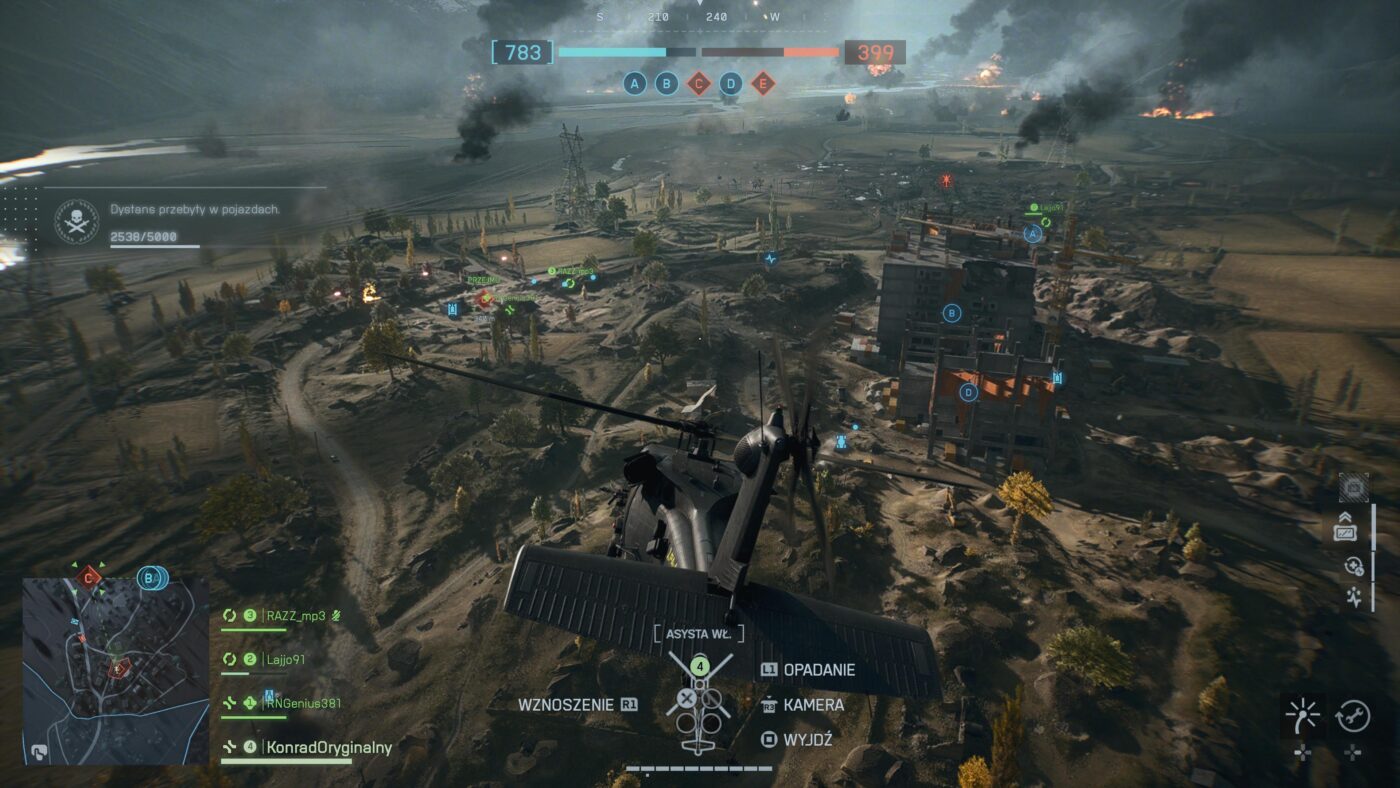Image resolution: width=1400 pixels, height=788 pixels.
Task: Select your own row KonradOryginalny
Action: pyautogui.click(x=328, y=747)
